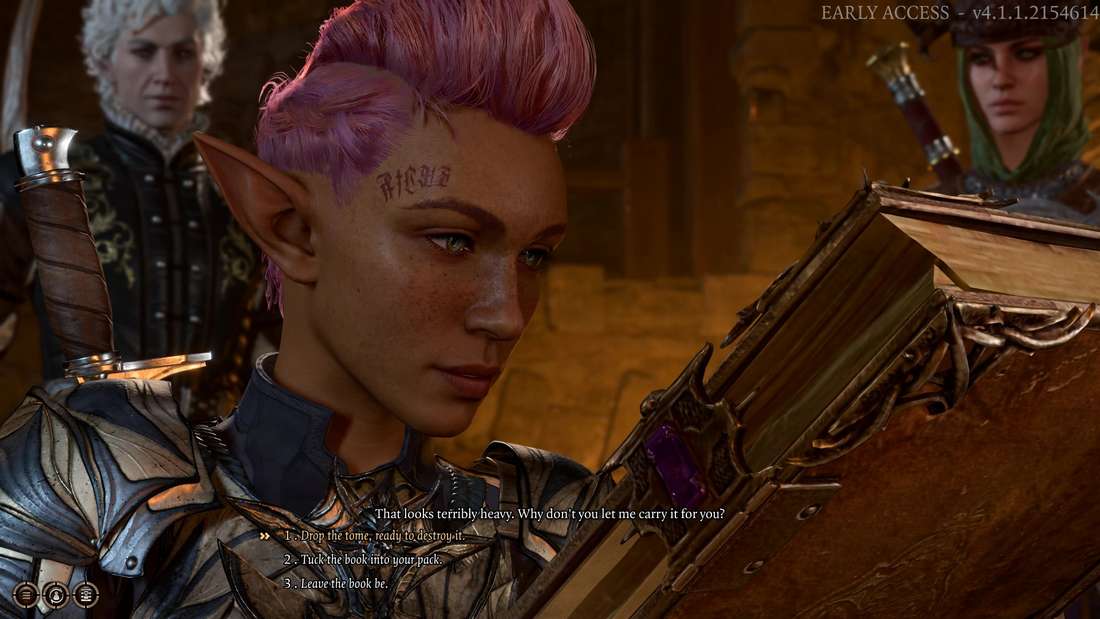1100x619 pixels.
Task: Open the three-lines dialogue history button
Action: tap(26, 595)
